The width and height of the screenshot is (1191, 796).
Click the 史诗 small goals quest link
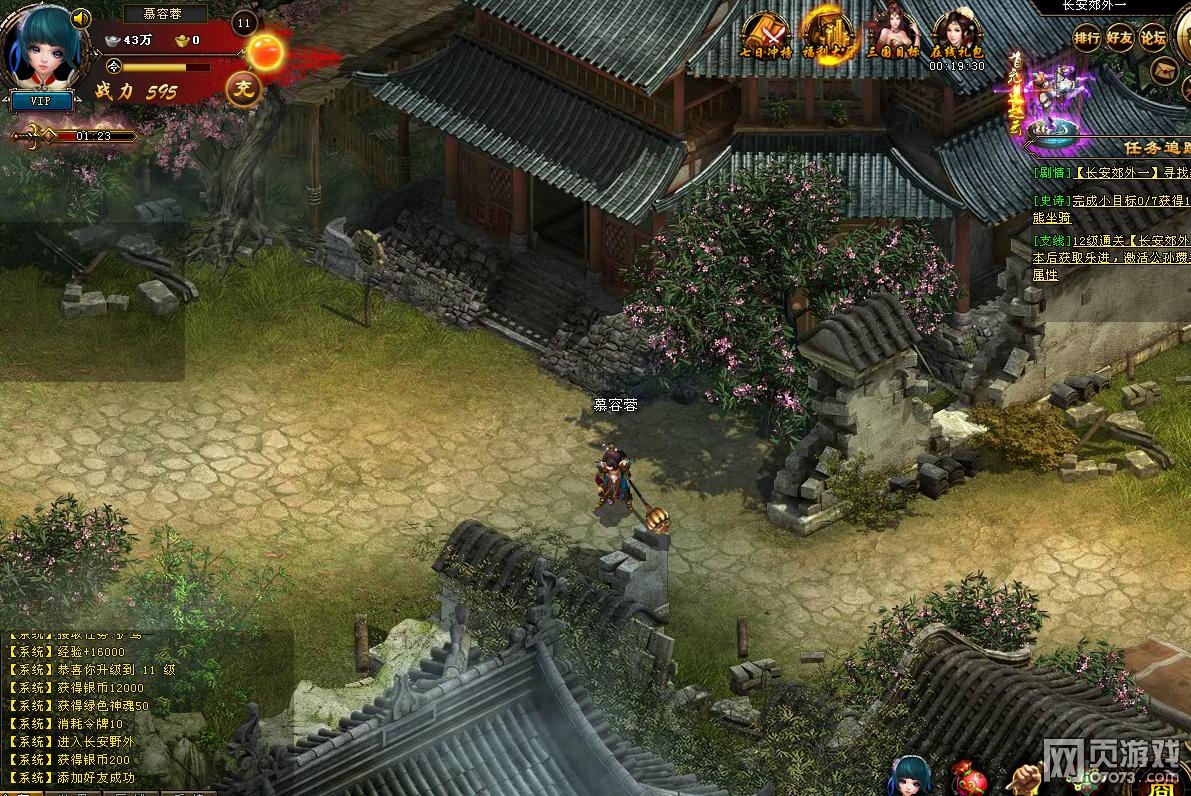(x=1130, y=201)
